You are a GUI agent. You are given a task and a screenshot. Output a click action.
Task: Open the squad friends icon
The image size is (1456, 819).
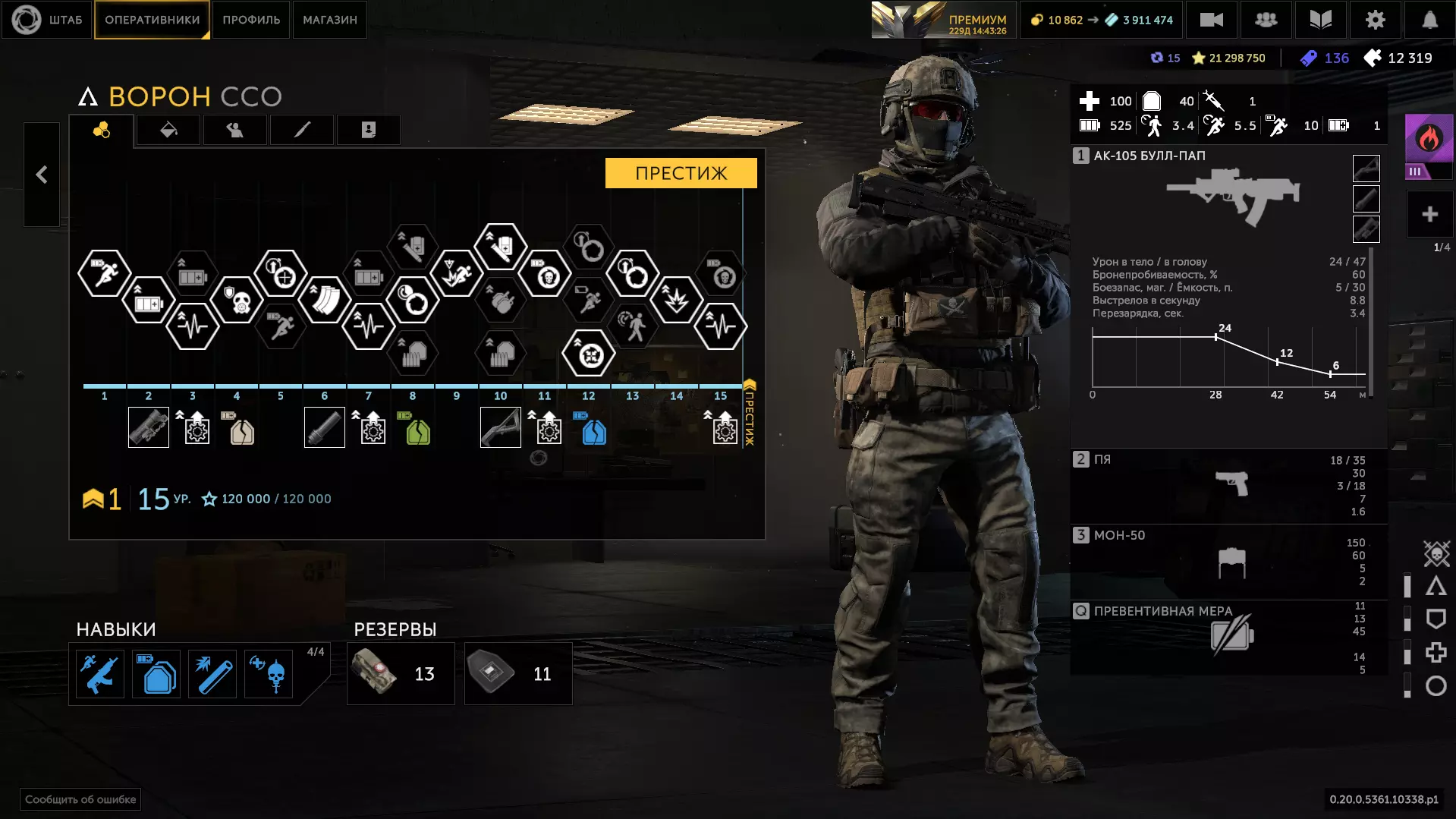click(x=1266, y=20)
